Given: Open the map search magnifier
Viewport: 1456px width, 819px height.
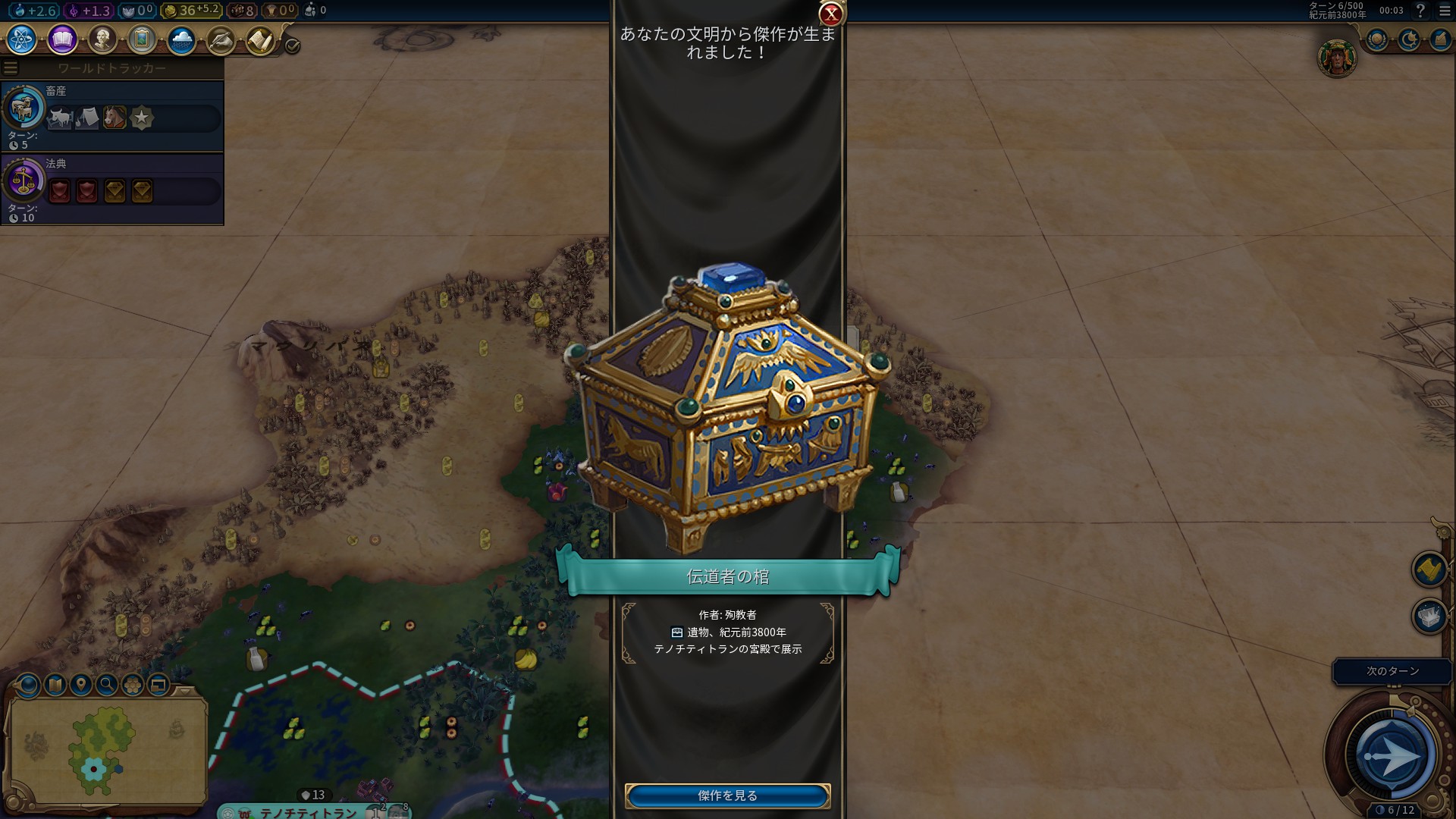Looking at the screenshot, I should tap(107, 685).
